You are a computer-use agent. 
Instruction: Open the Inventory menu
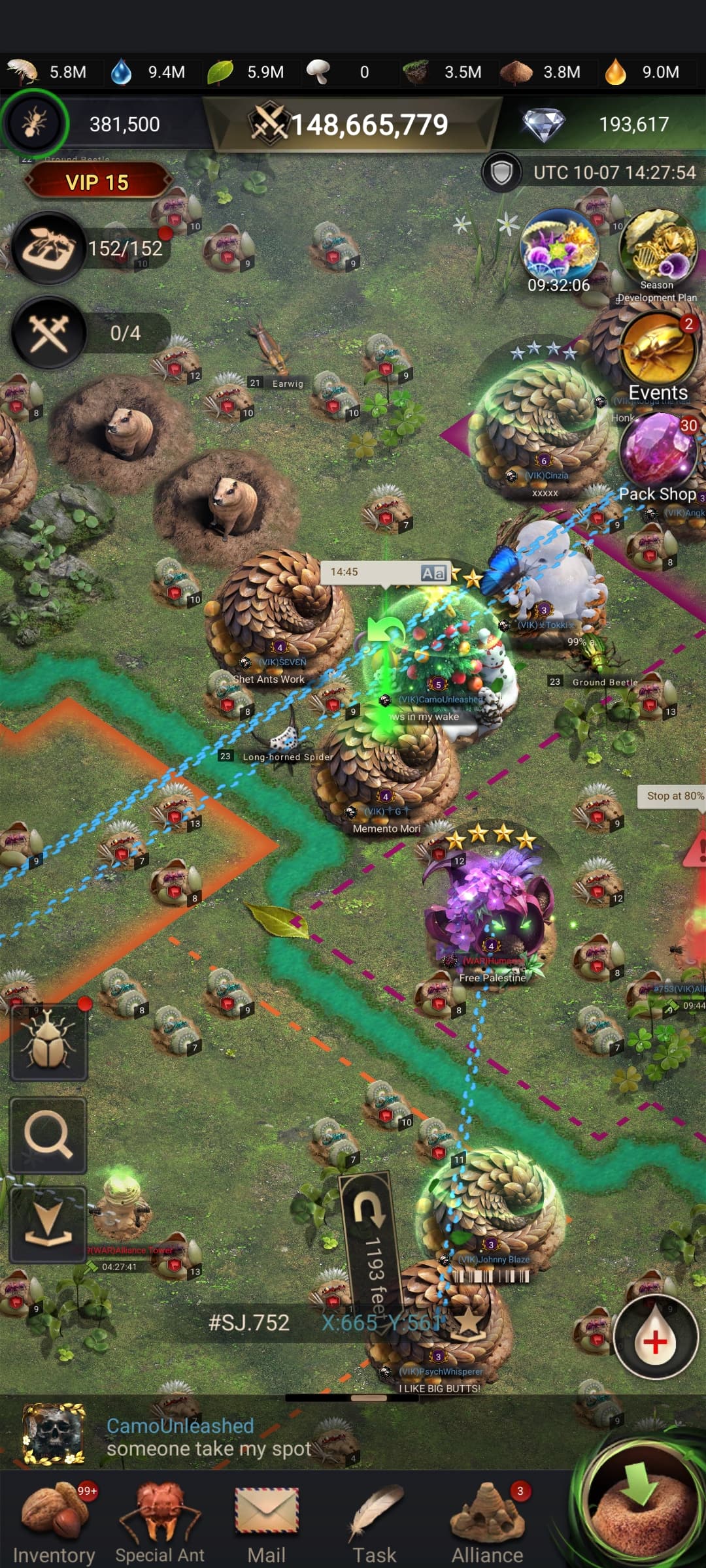coord(54,1519)
